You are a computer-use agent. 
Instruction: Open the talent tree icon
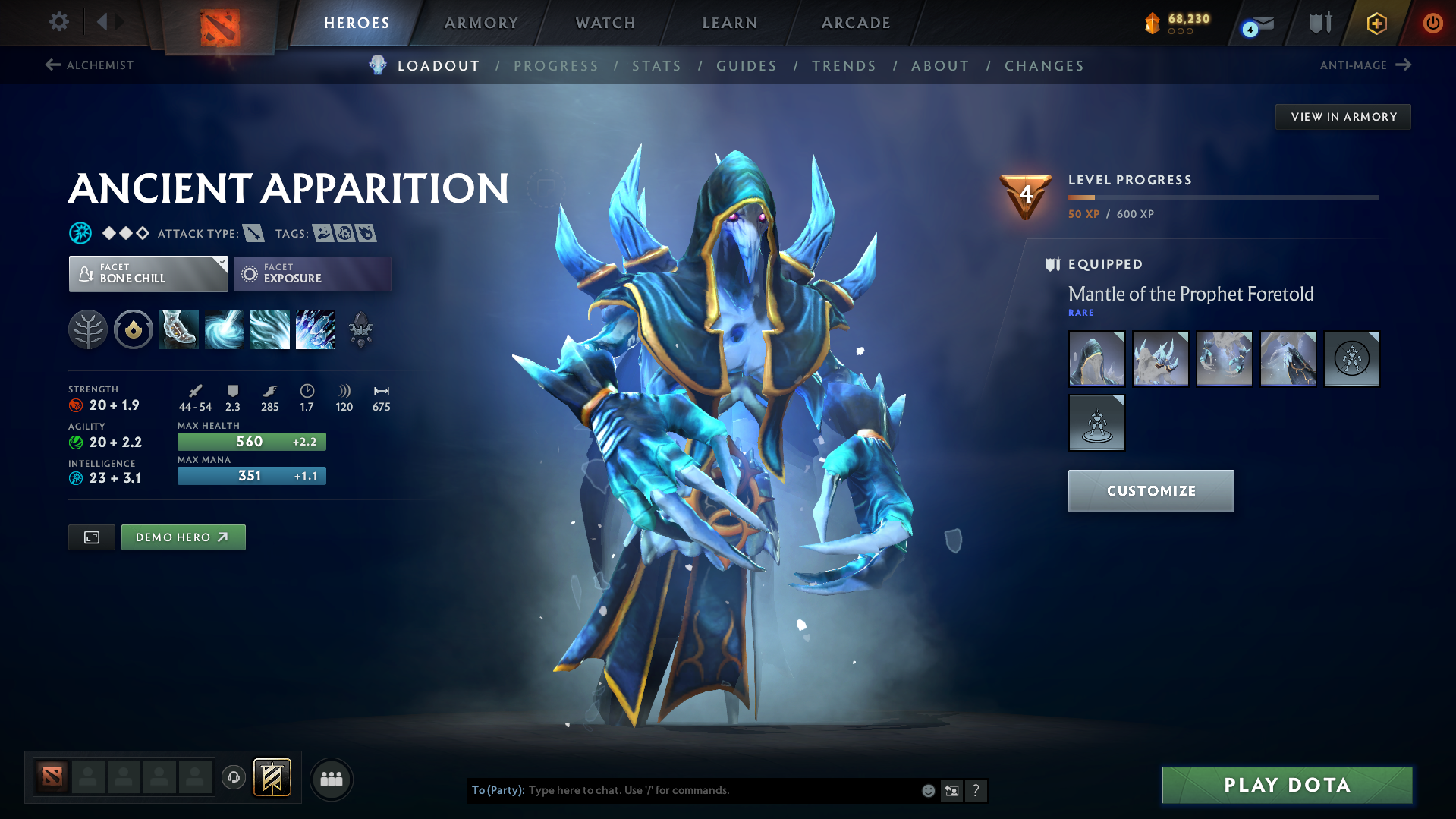coord(88,329)
